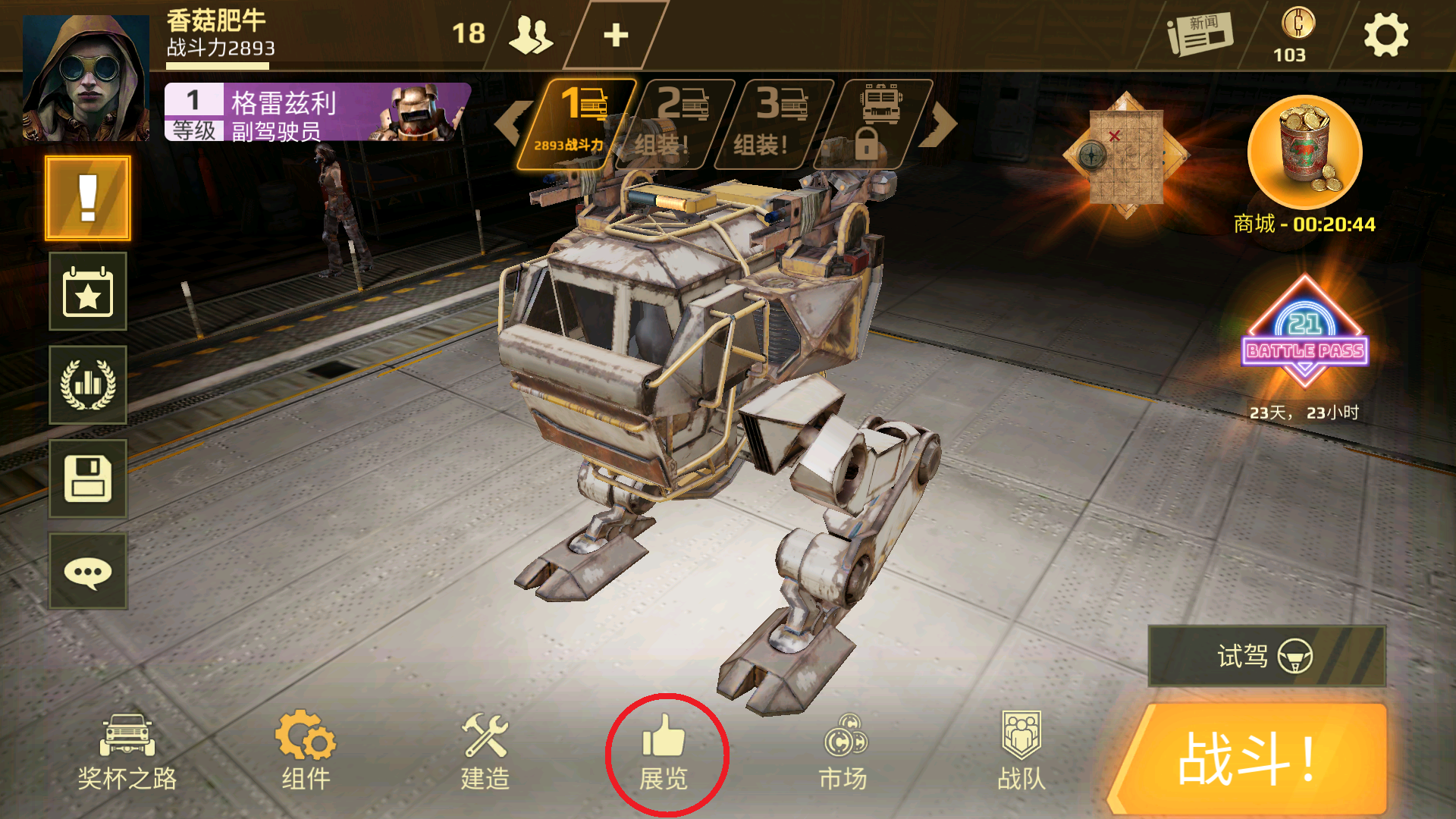The image size is (1456, 819).
Task: Add a friend with the plus button
Action: [x=616, y=35]
